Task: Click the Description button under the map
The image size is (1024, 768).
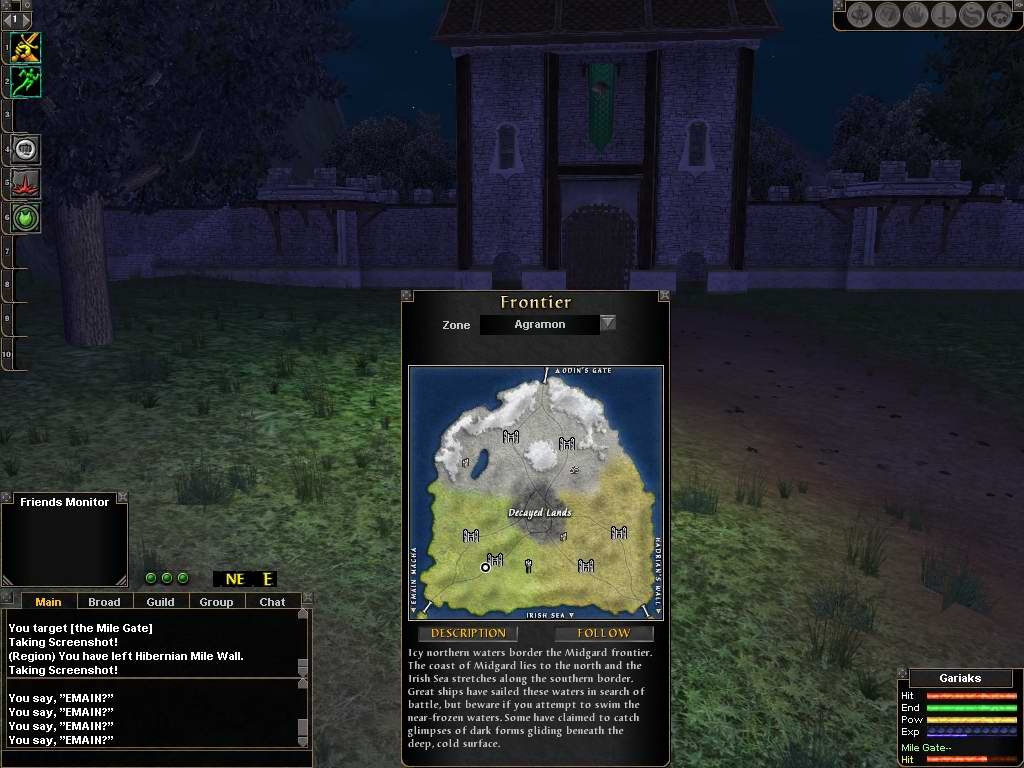Action: pos(468,633)
